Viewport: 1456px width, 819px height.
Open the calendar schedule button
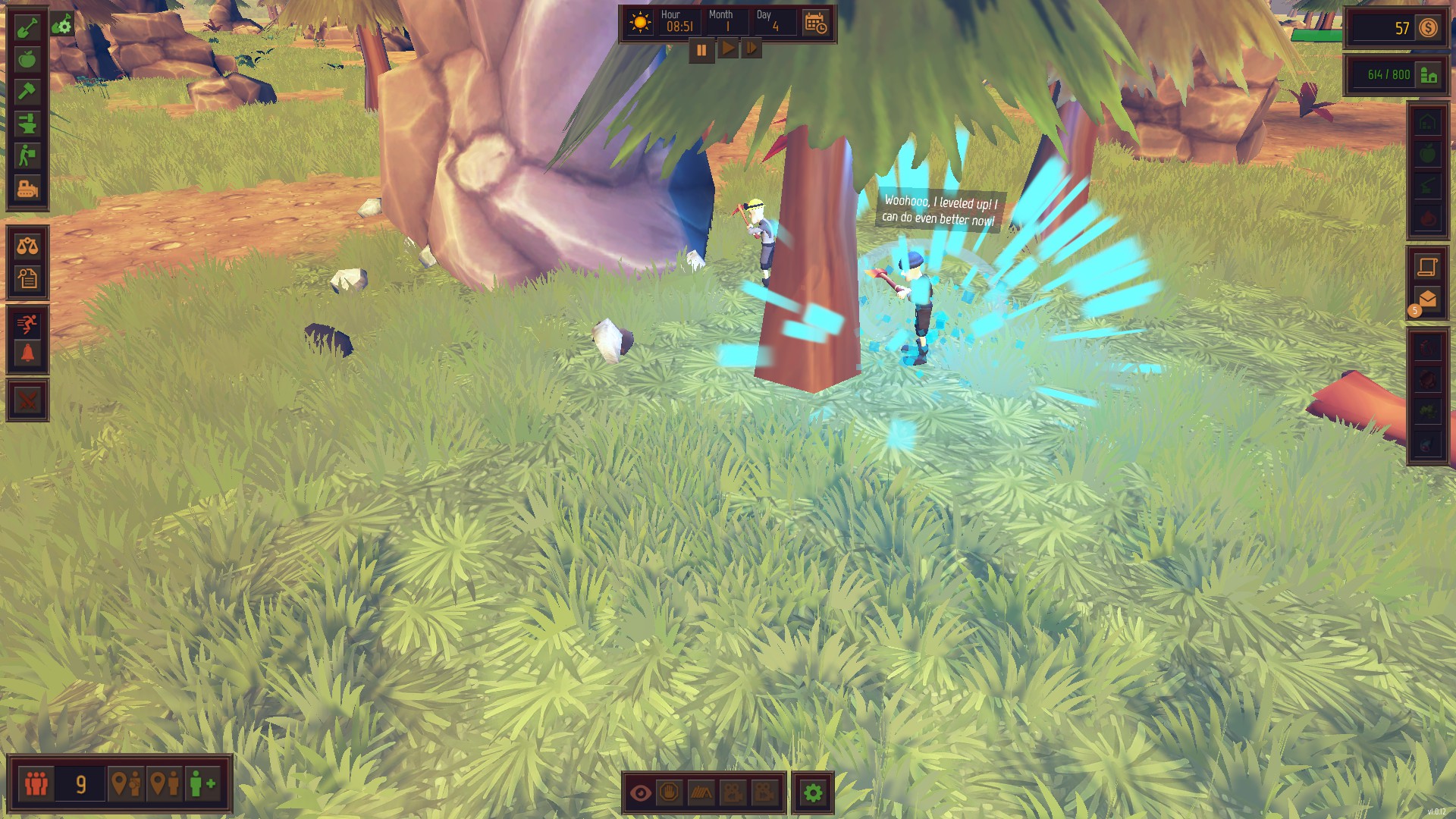point(815,23)
